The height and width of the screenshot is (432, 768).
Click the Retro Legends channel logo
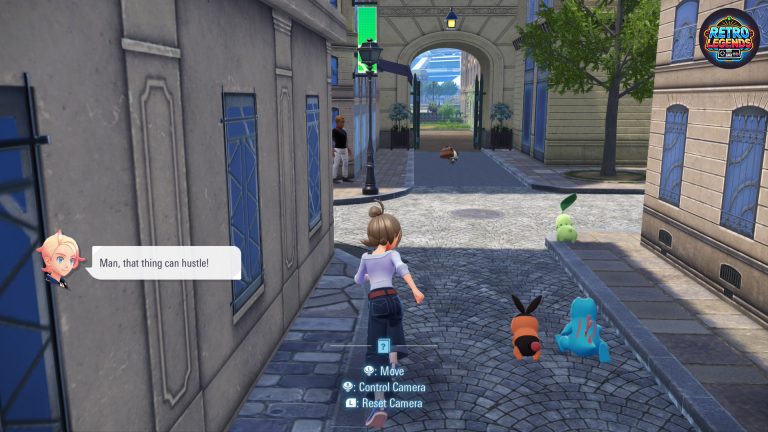coord(729,39)
